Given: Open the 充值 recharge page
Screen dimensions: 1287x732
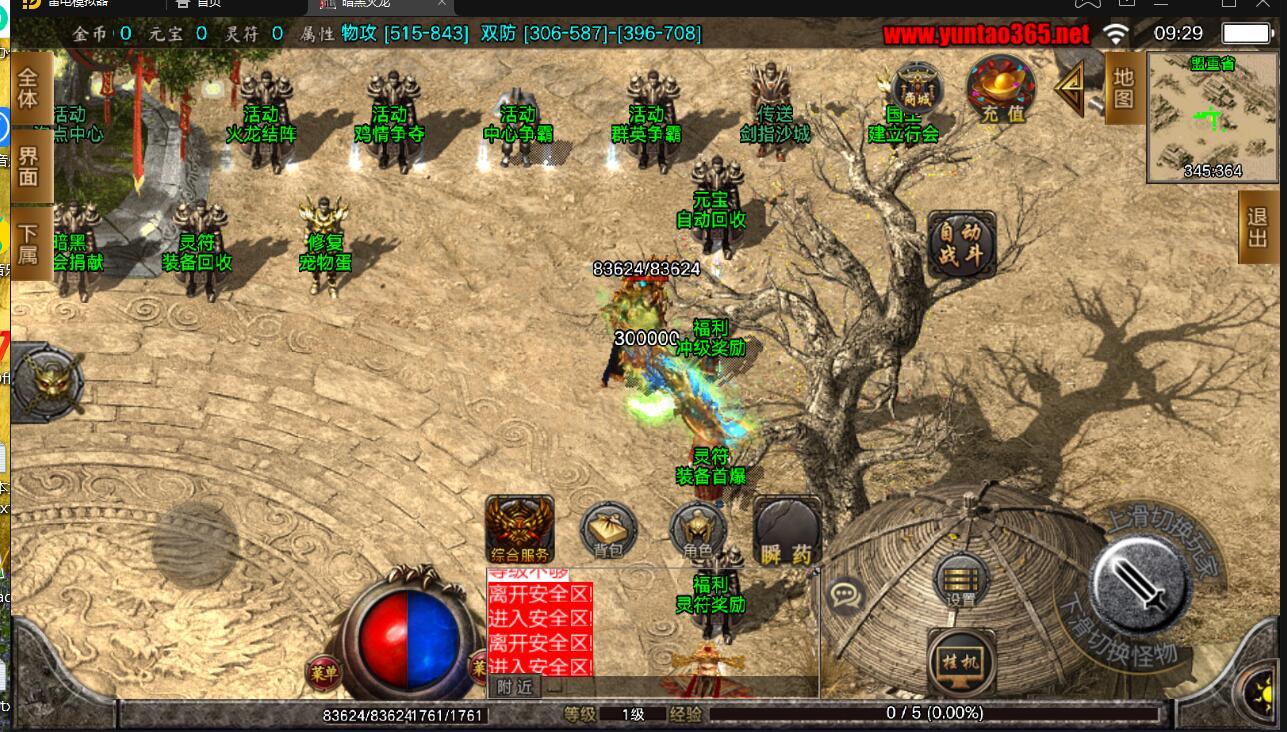Looking at the screenshot, I should click(1001, 88).
